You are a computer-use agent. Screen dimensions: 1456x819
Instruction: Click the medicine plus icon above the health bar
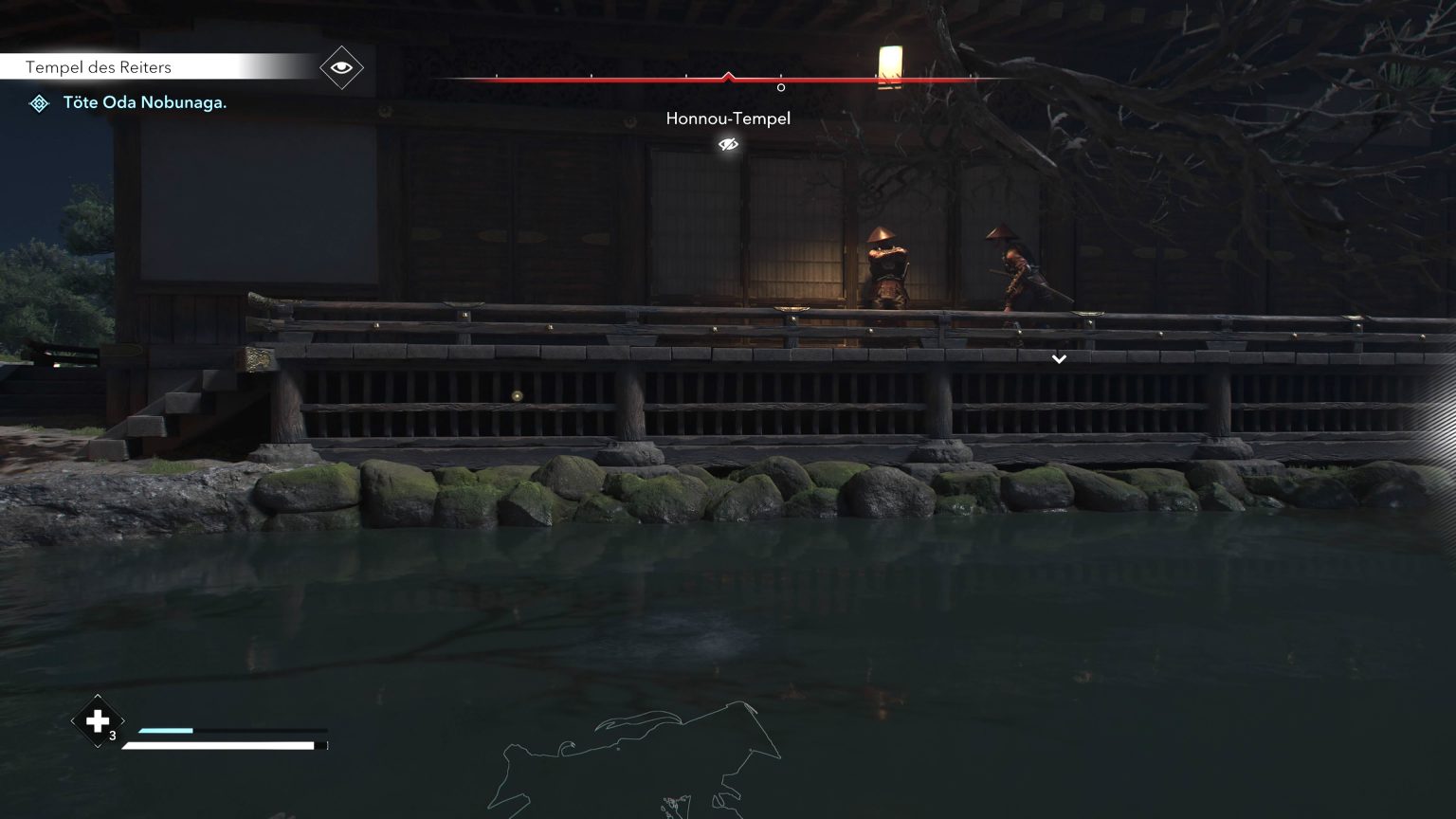point(97,721)
